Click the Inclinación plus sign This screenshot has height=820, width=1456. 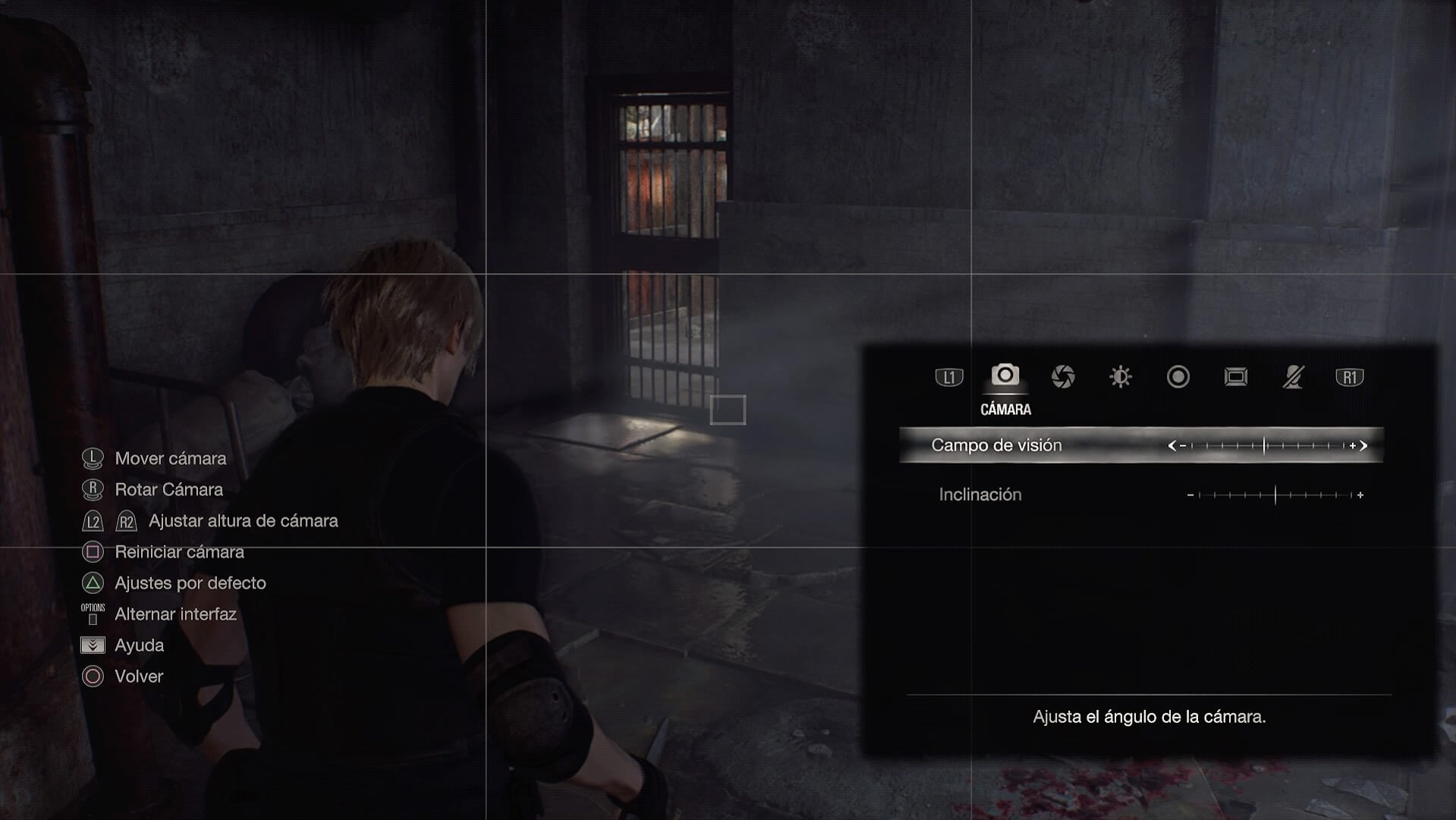coord(1360,495)
